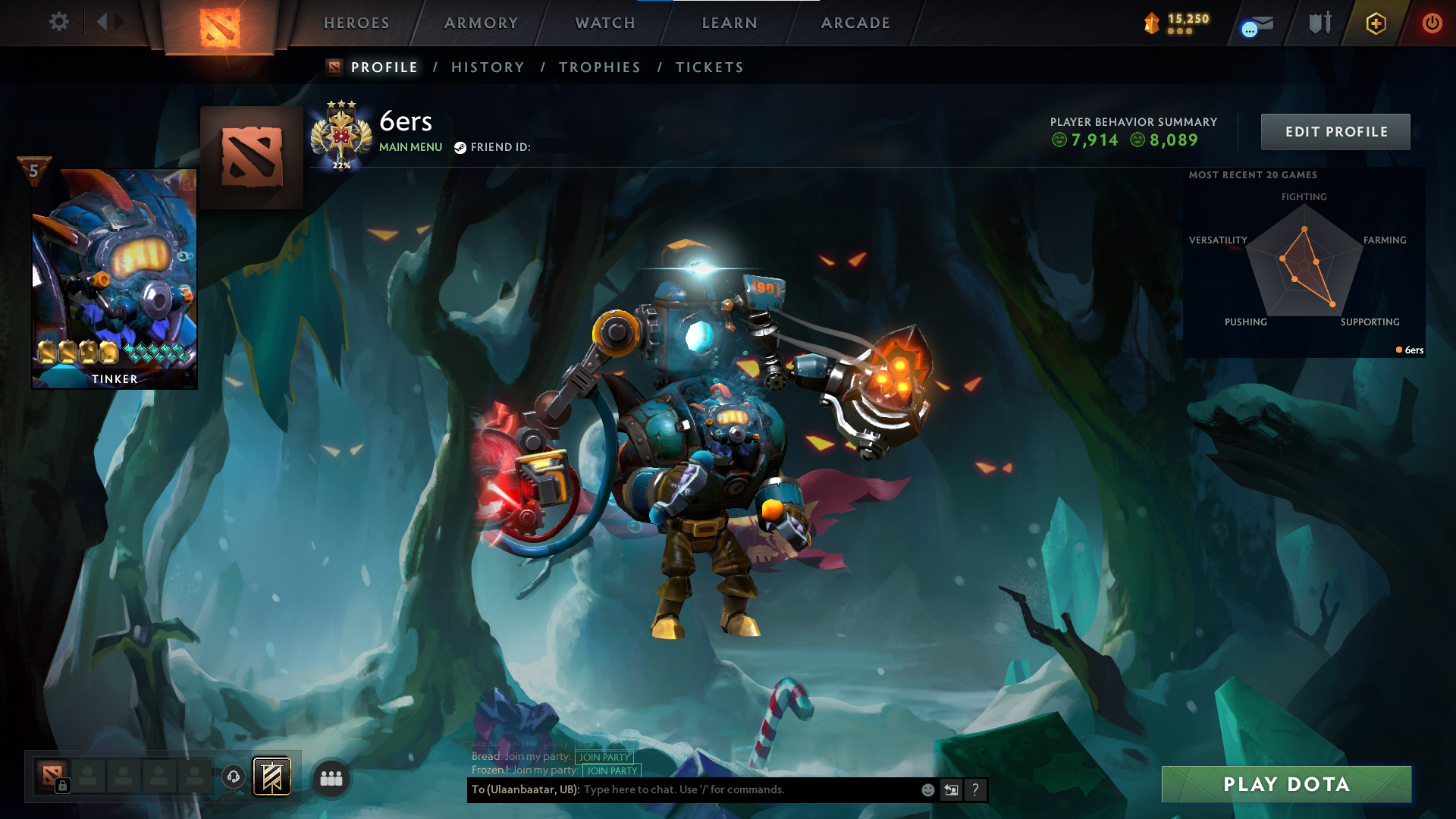Switch to the HISTORY tab
Image resolution: width=1456 pixels, height=819 pixels.
coord(488,67)
